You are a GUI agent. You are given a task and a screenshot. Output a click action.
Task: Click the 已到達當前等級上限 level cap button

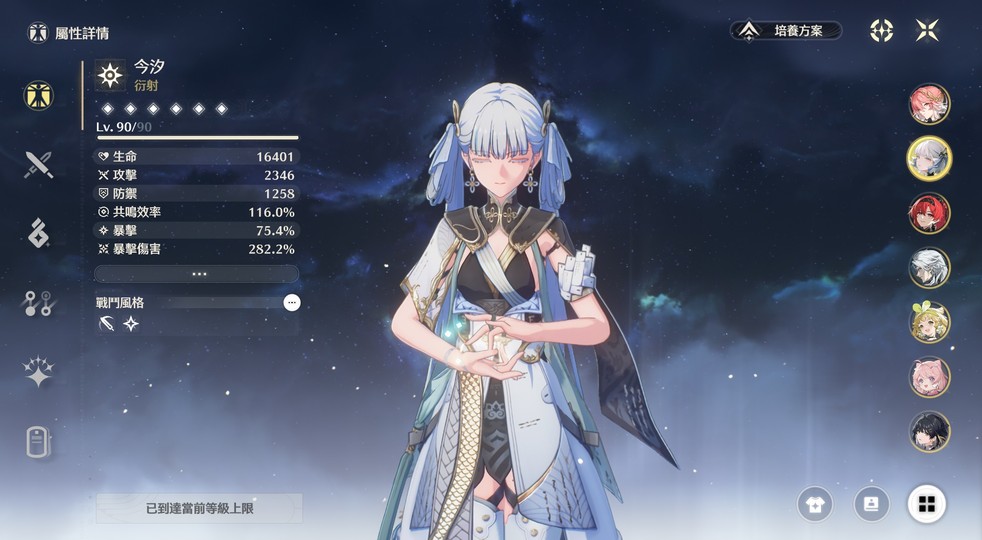pos(199,508)
